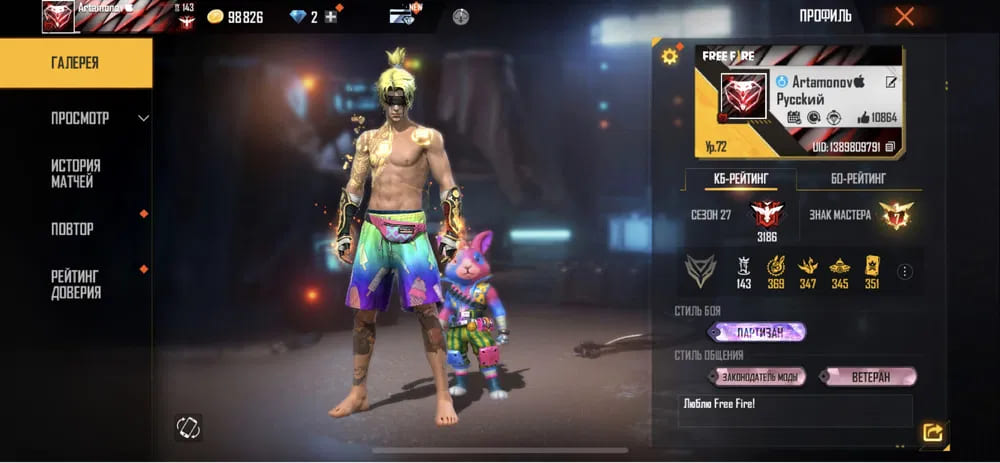Click the like thumbs-up counter on the profile card
The height and width of the screenshot is (463, 1000).
877,118
